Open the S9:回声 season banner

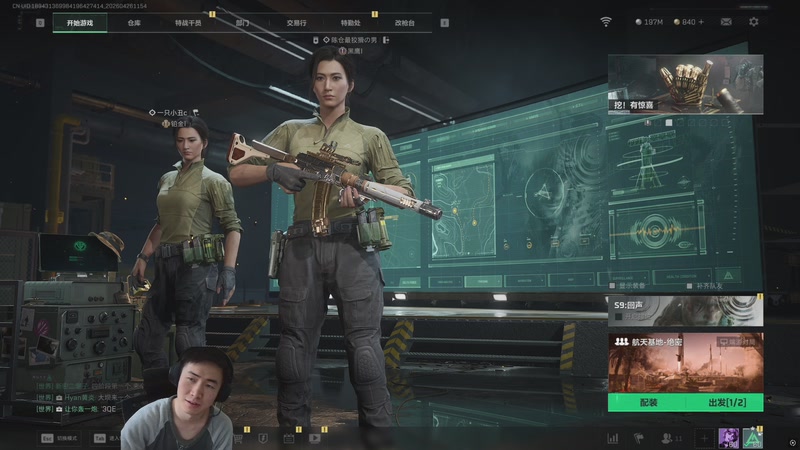pos(685,311)
